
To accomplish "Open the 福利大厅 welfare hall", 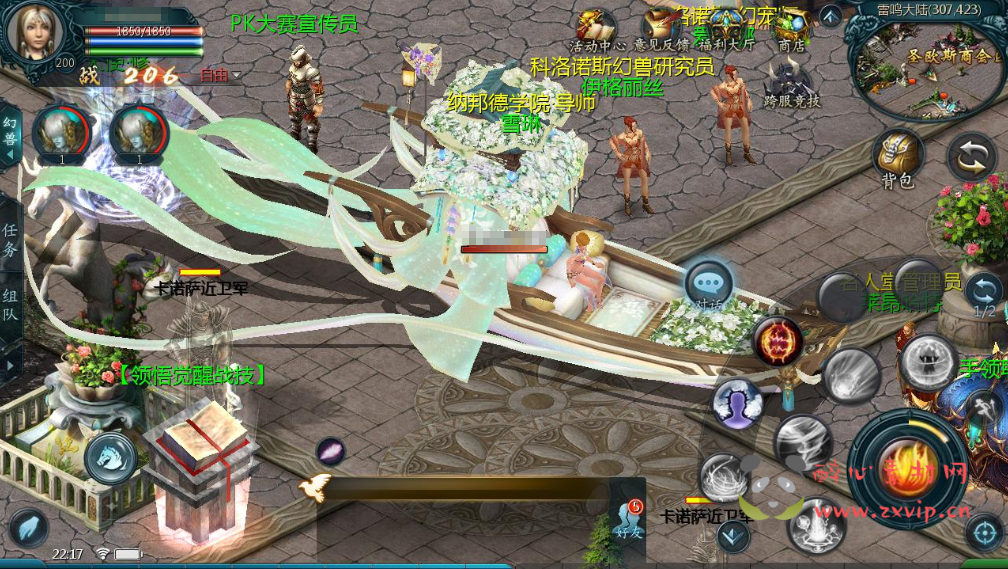I will (x=727, y=27).
